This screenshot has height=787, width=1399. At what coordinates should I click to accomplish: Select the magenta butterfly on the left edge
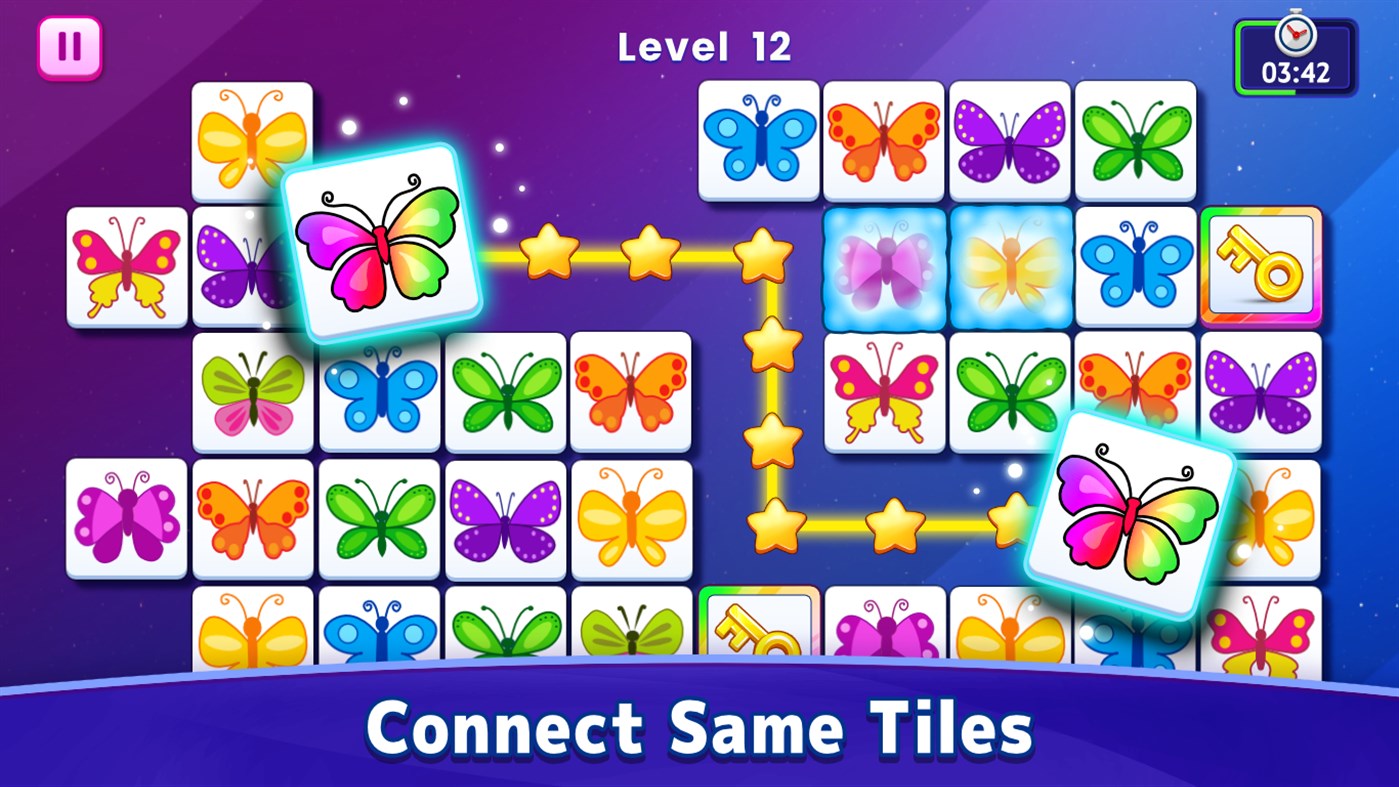tap(126, 518)
